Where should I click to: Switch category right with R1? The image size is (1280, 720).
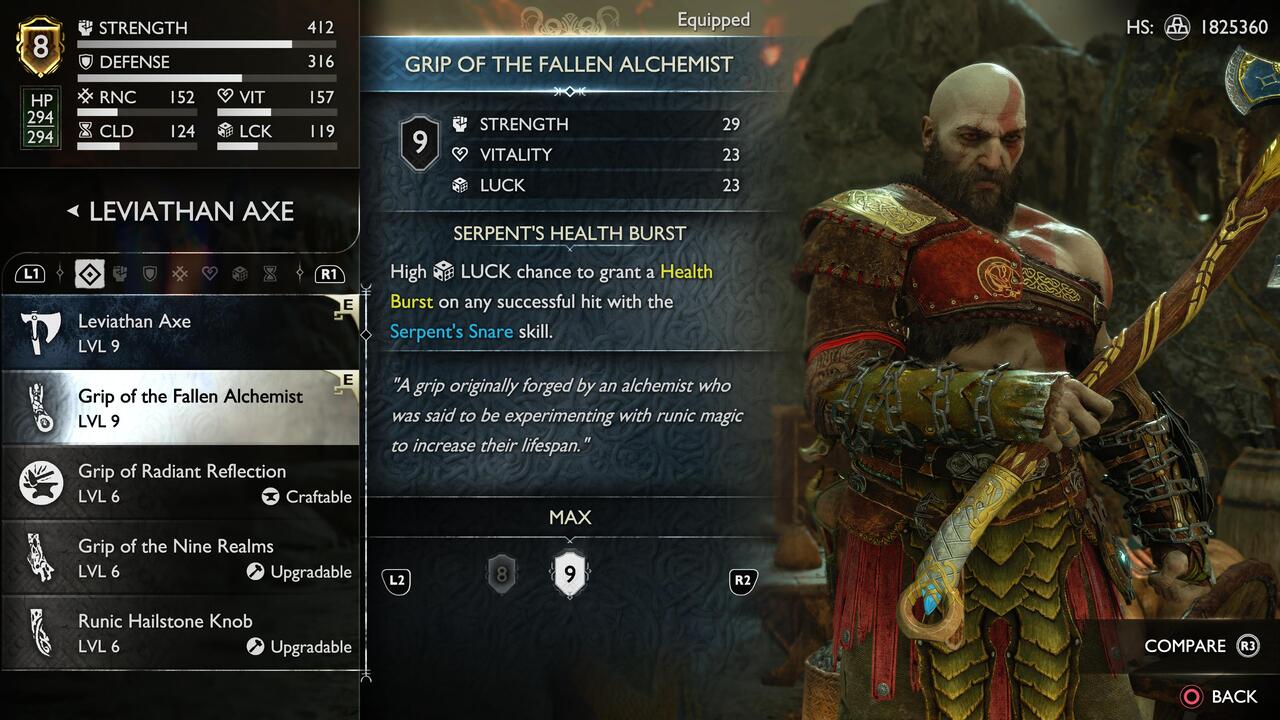(x=330, y=273)
